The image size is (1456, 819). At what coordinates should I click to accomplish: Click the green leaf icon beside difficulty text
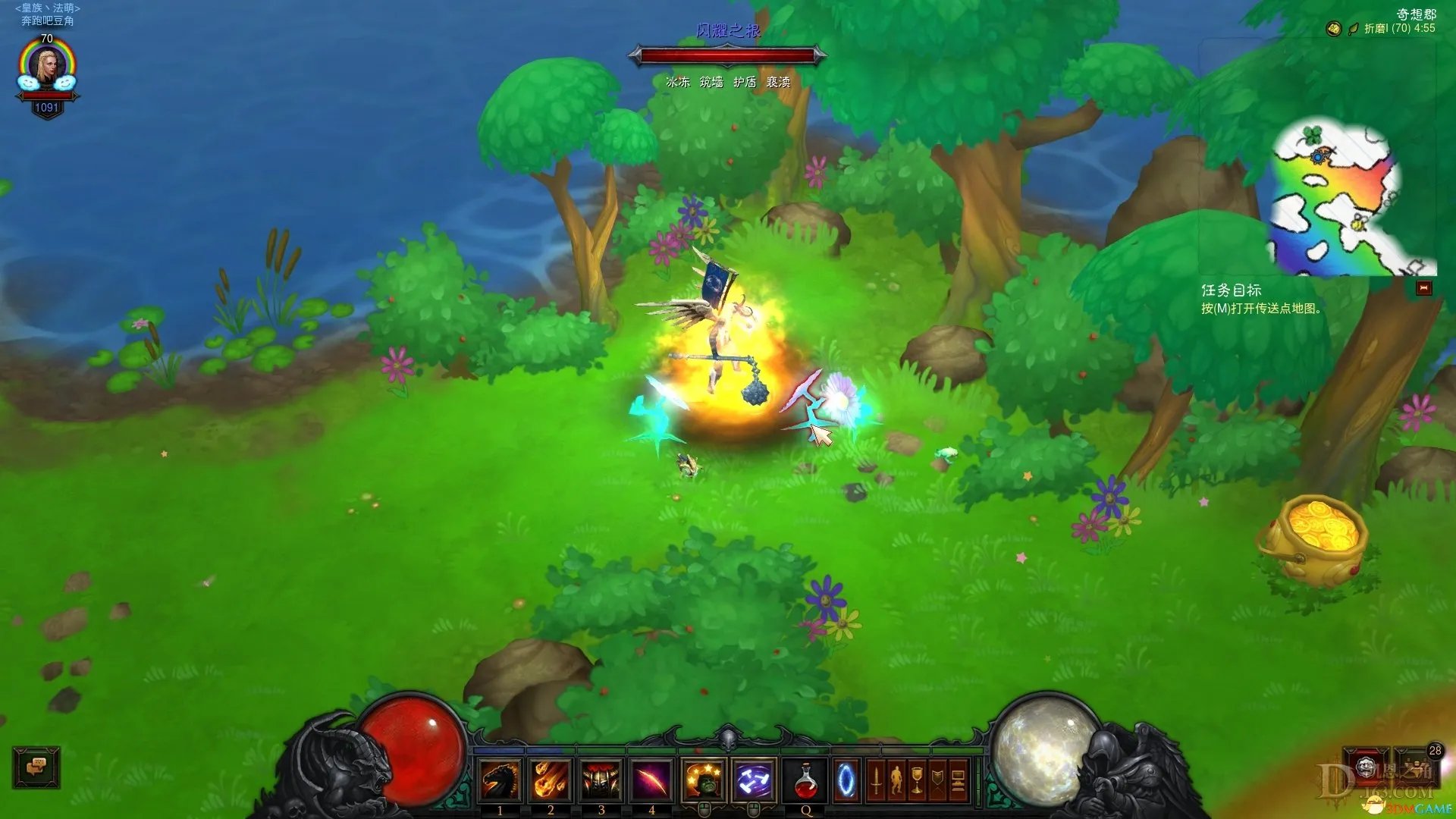[1353, 29]
